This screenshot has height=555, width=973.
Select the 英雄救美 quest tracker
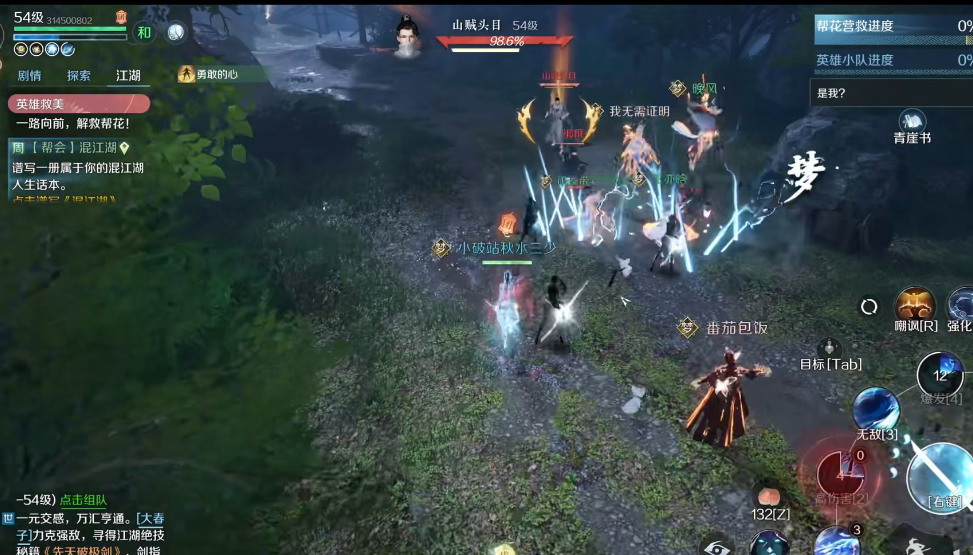point(78,104)
